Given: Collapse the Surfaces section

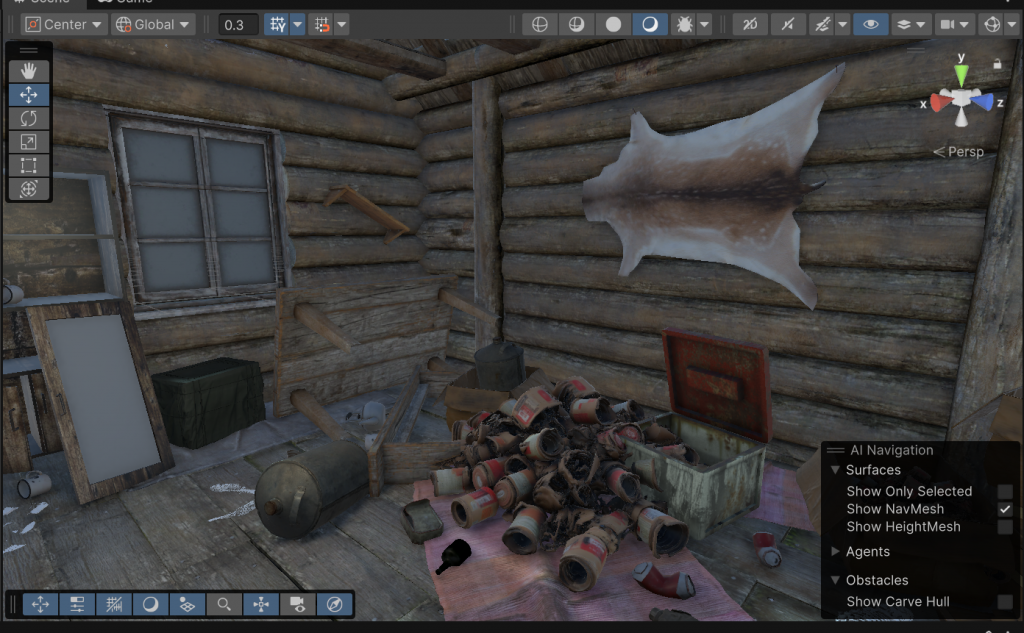Looking at the screenshot, I should [836, 470].
